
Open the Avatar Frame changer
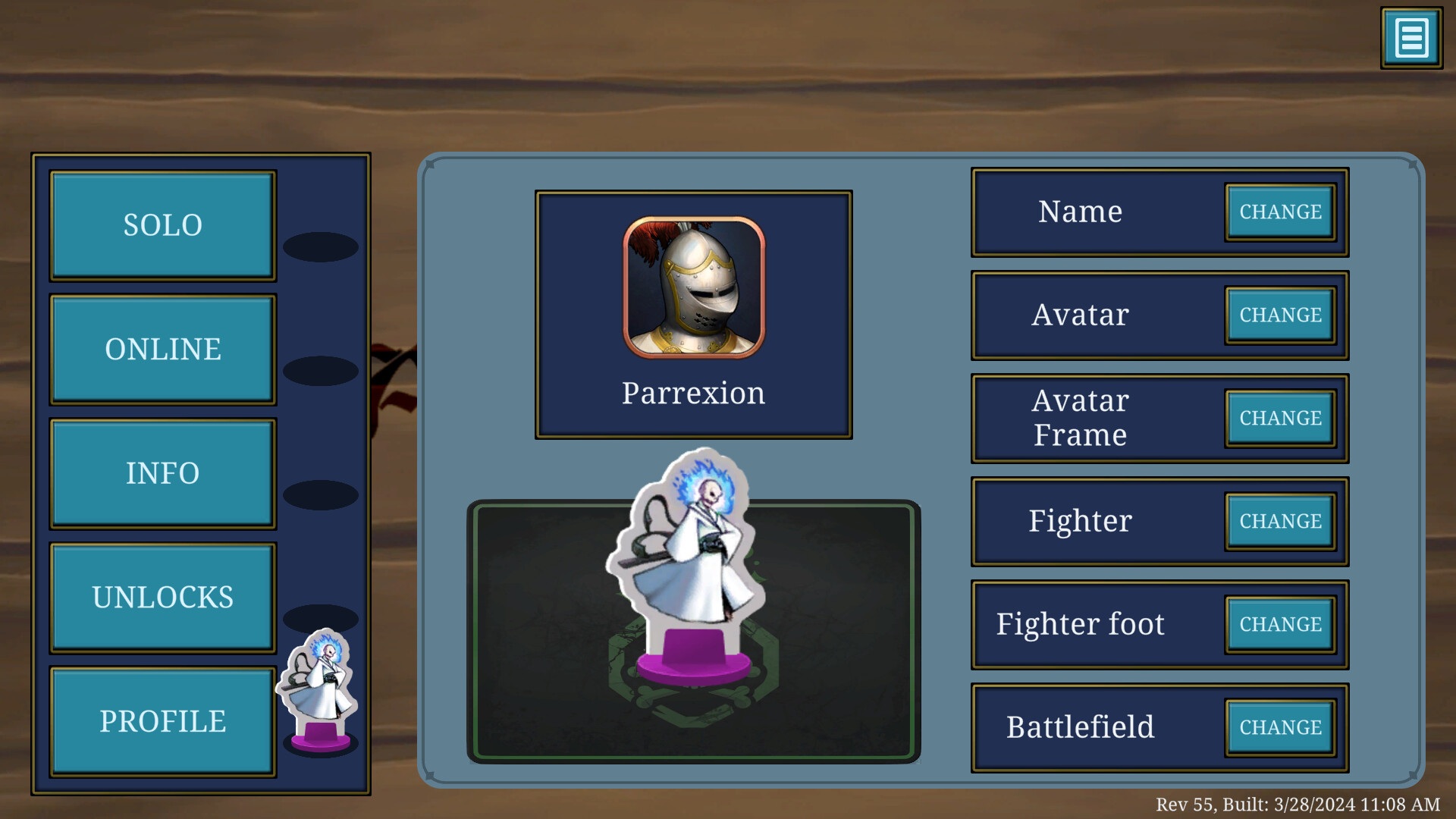click(x=1280, y=418)
